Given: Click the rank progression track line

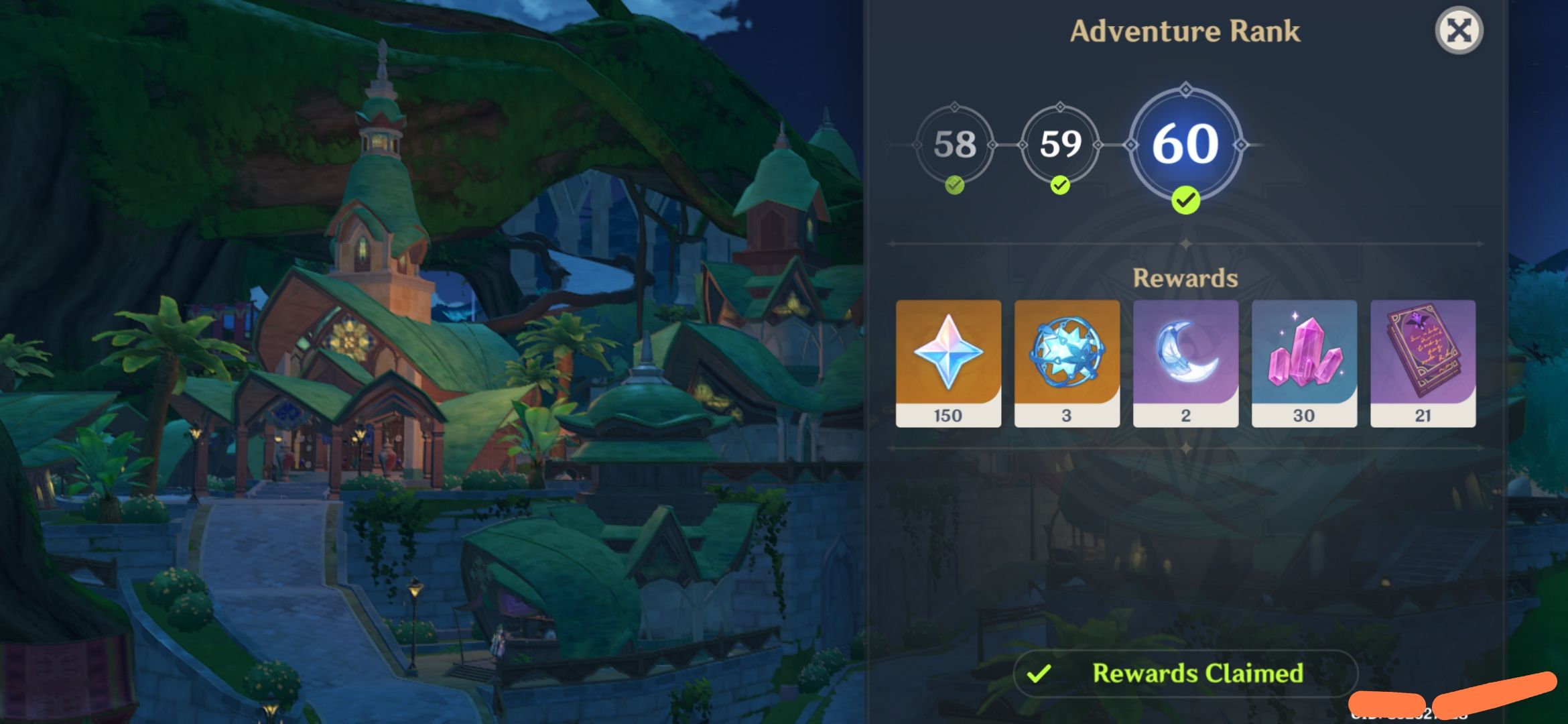Looking at the screenshot, I should 898,145.
